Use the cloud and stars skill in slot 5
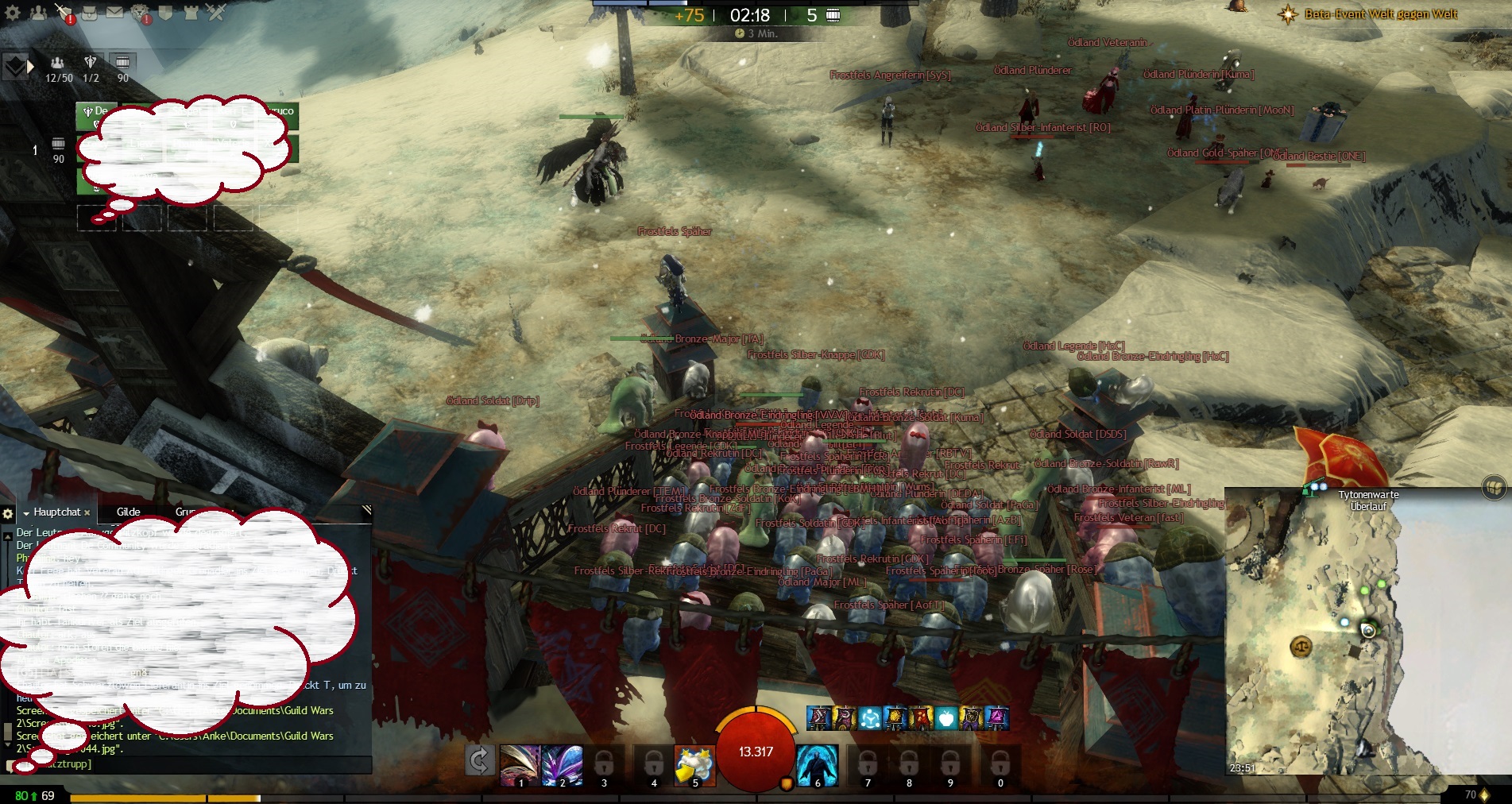Viewport: 1512px width, 804px height. pyautogui.click(x=694, y=765)
